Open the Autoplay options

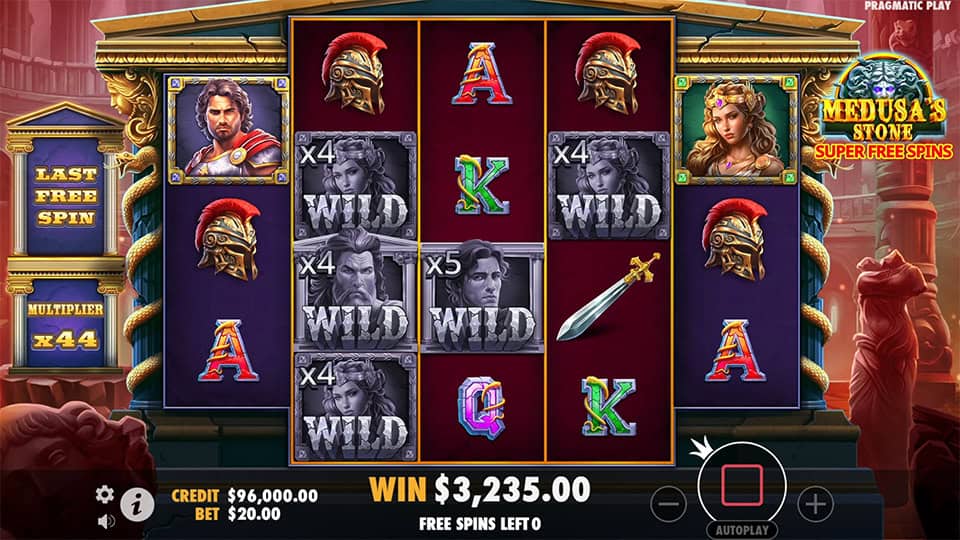point(742,529)
